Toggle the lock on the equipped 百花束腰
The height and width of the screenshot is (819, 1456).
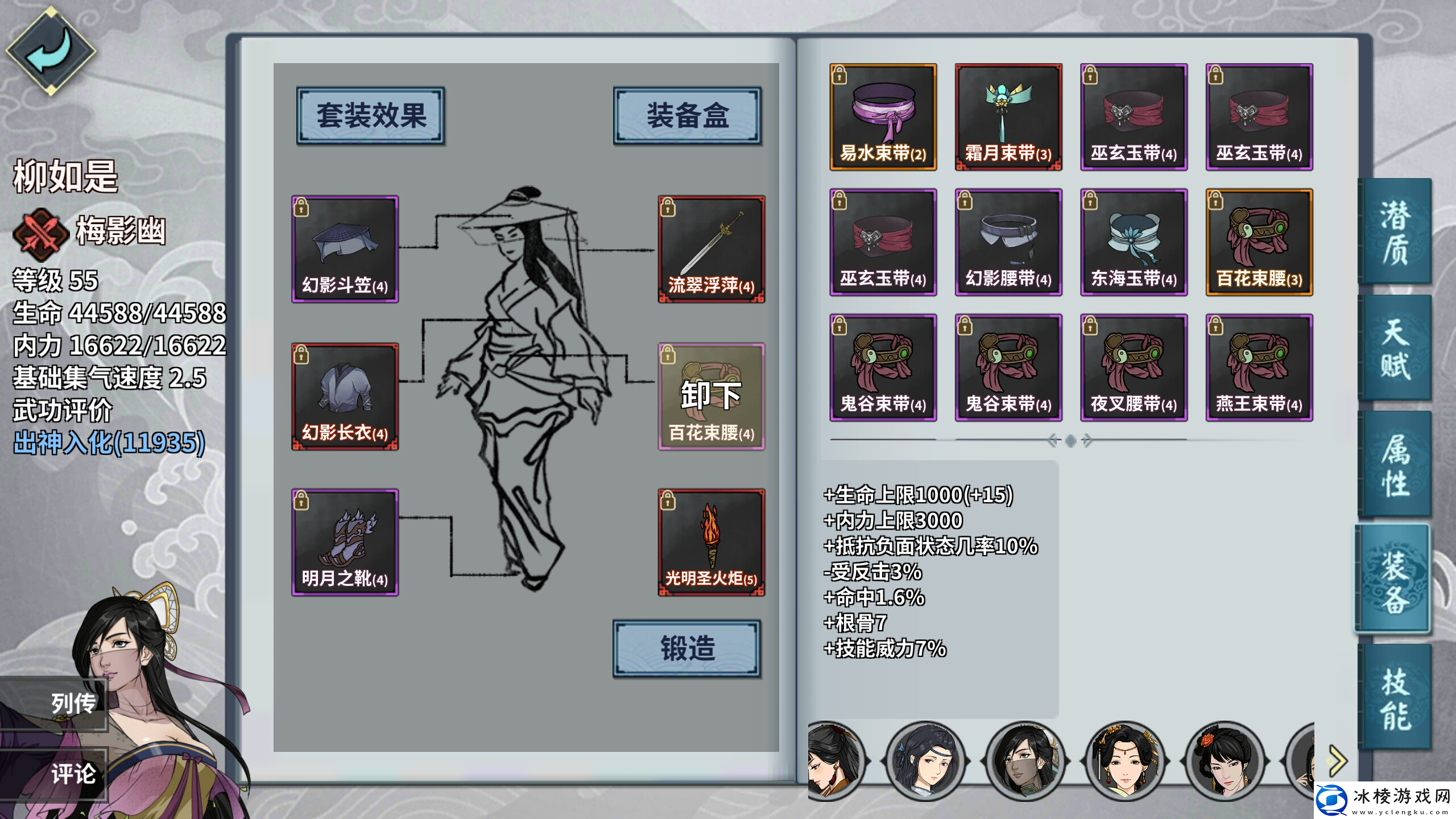[x=669, y=355]
